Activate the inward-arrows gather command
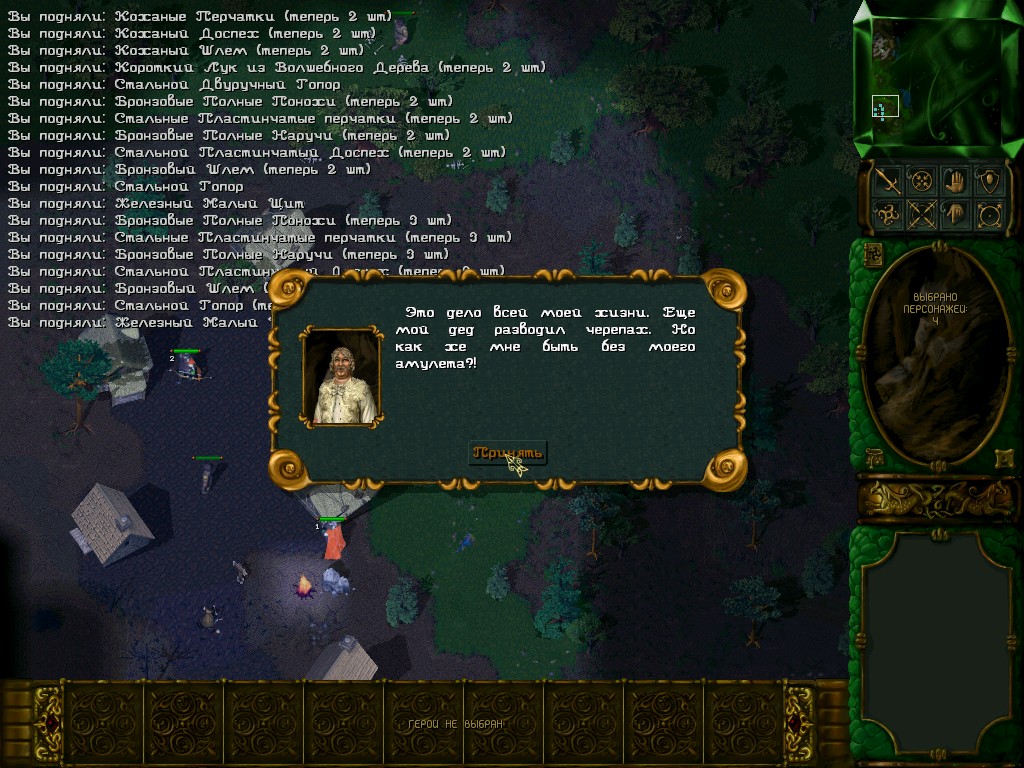The width and height of the screenshot is (1024, 768). pyautogui.click(x=921, y=181)
